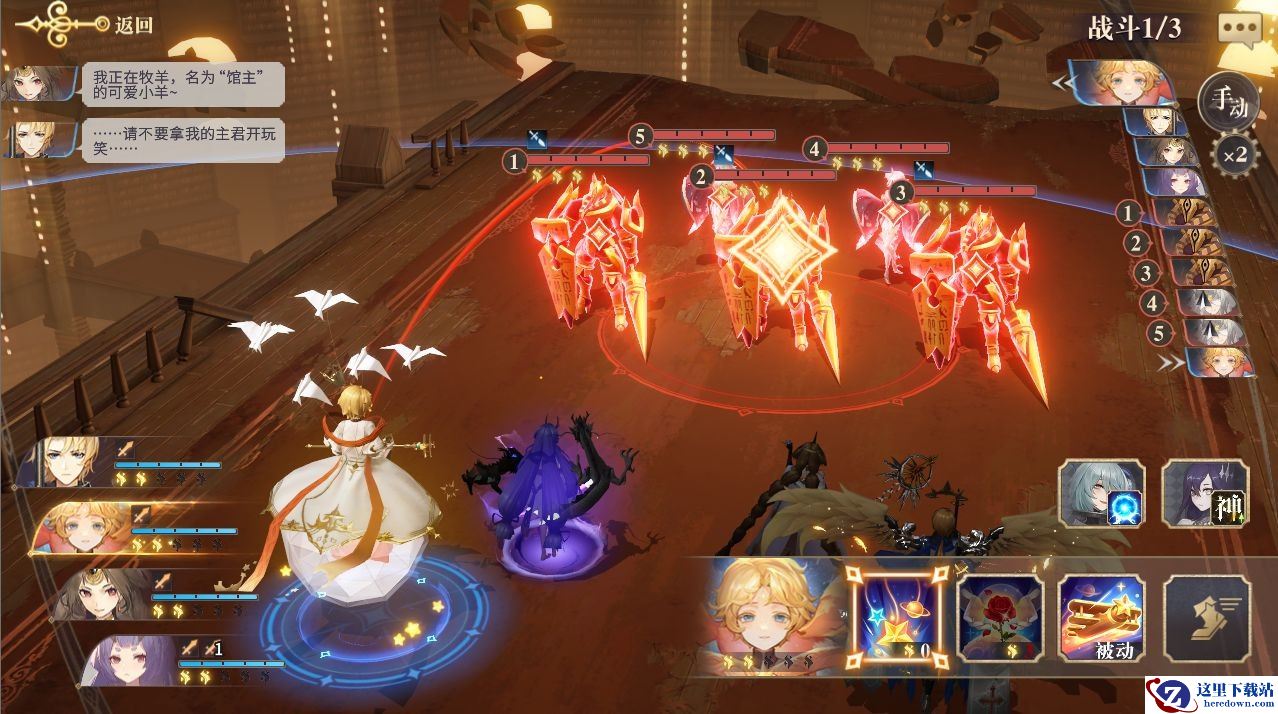Viewport: 1278px width, 714px height.
Task: Target enemy number 5 marker
Action: tap(641, 135)
